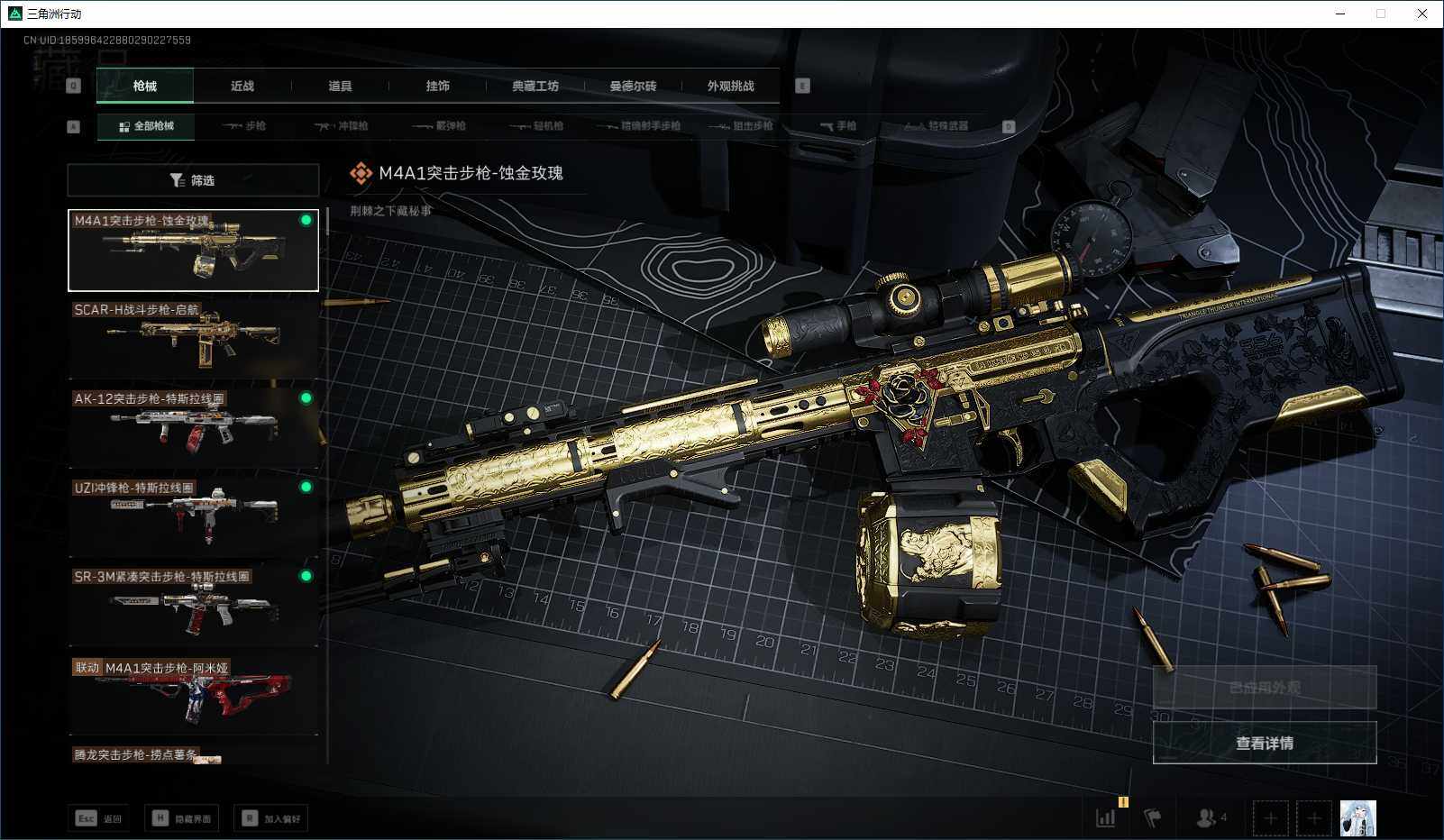Viewport: 1444px width, 840px height.
Task: Pick the UZI冲锋枪-特斯拉线圈 skin
Action: 193,516
